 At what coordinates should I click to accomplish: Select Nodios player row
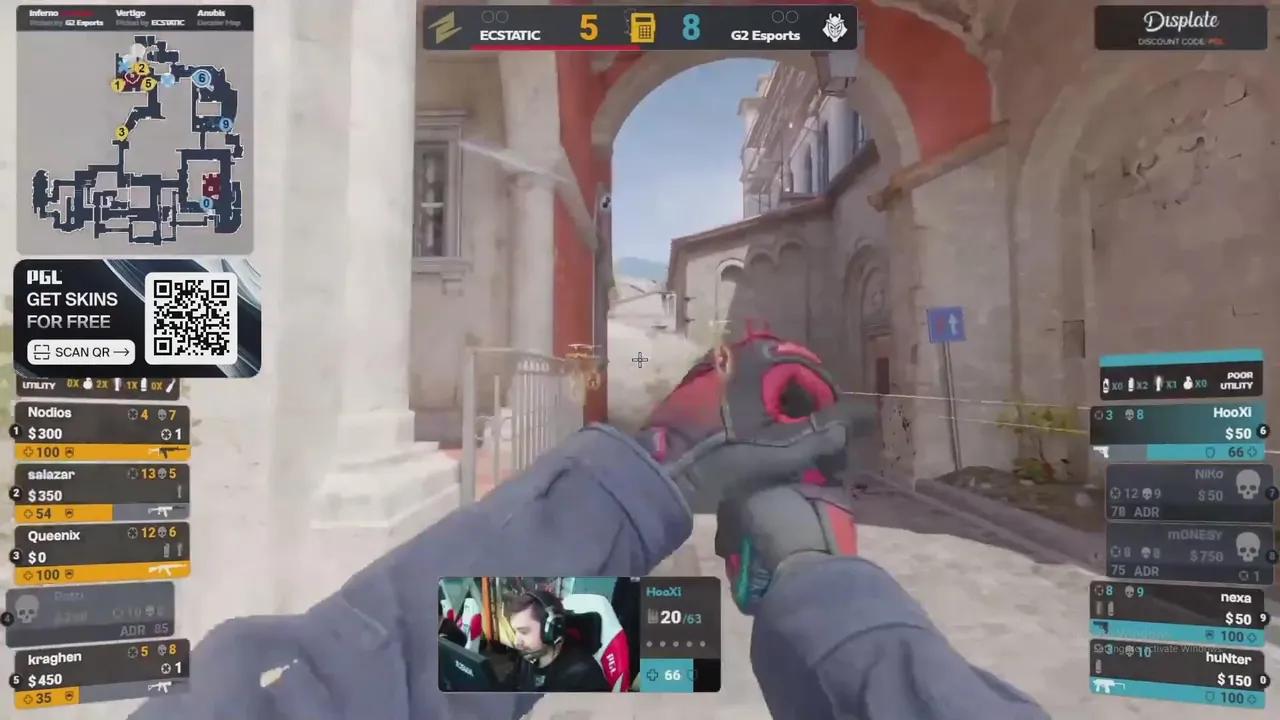tap(100, 432)
